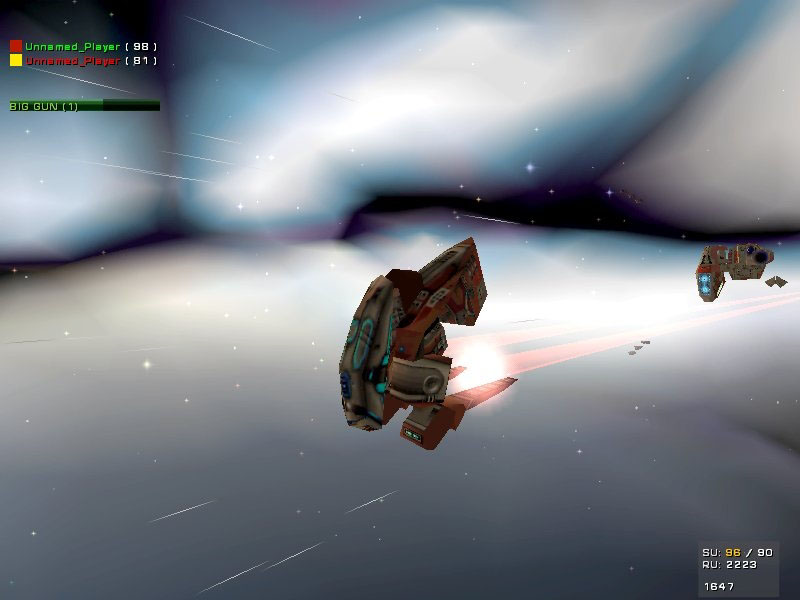Click the BIG GUN (1) progress entry
Viewport: 800px width, 600px height.
(x=84, y=105)
